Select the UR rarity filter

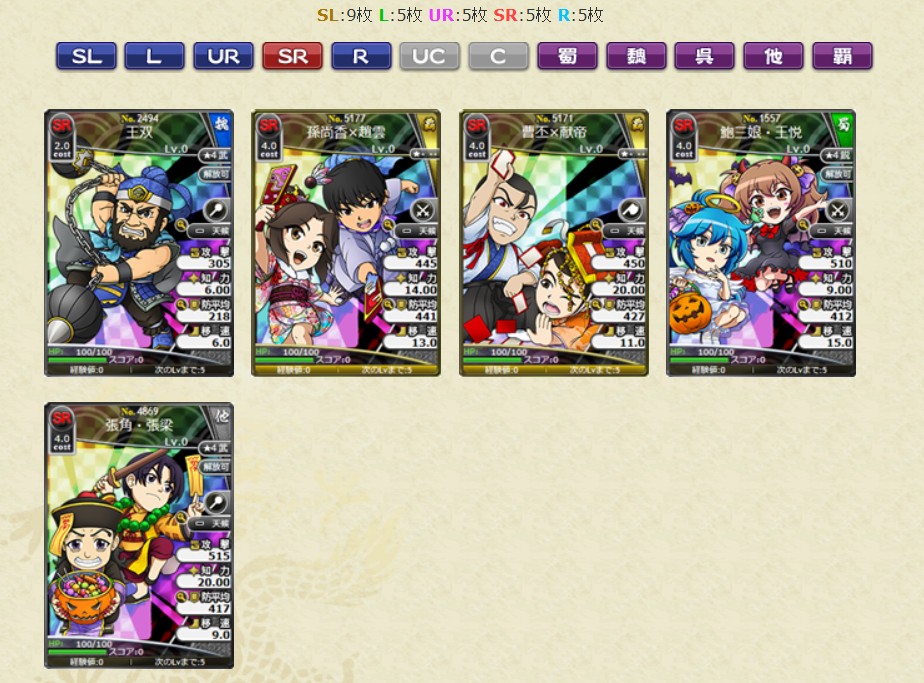(223, 57)
